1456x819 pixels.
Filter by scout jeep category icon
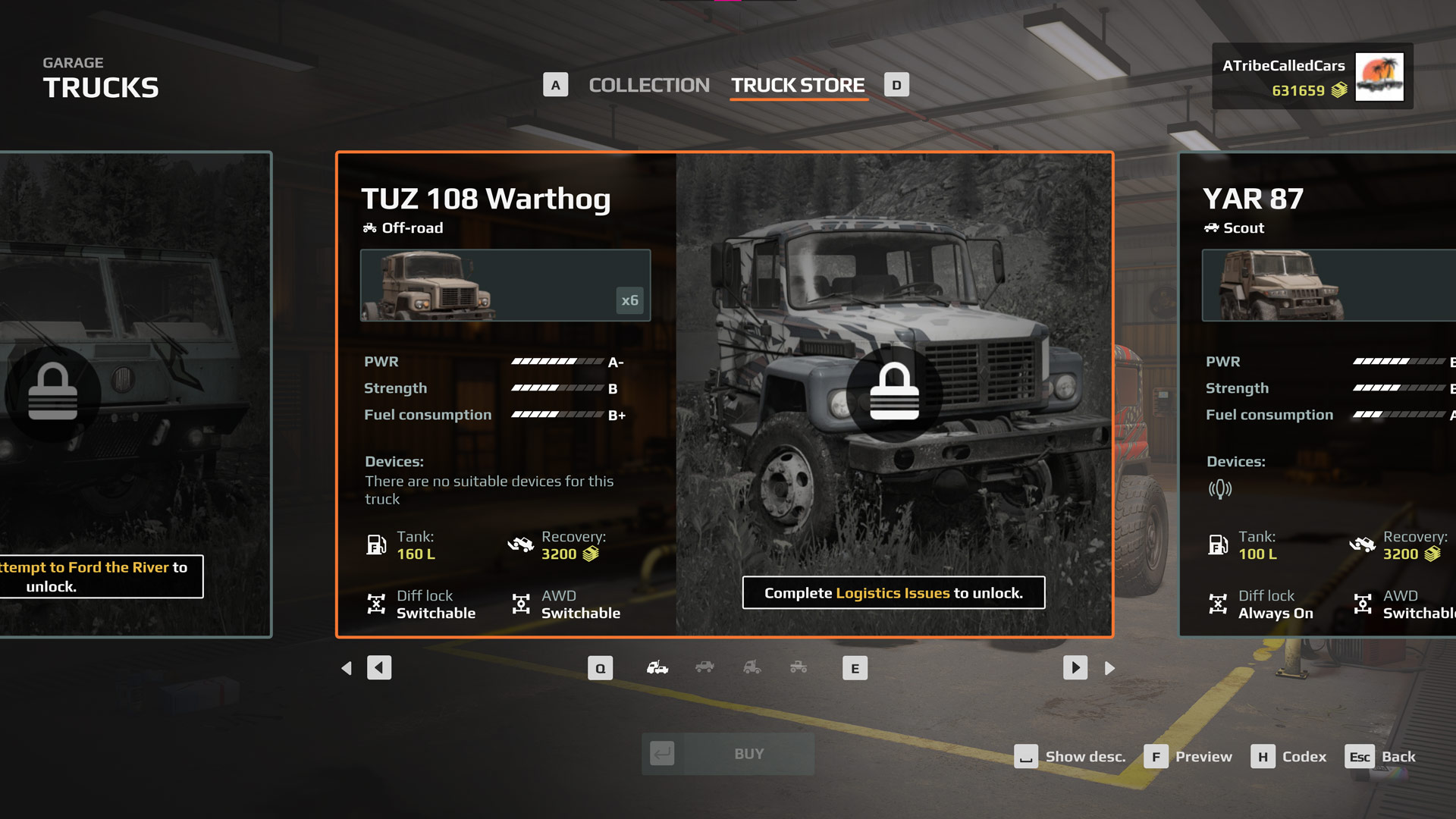coord(704,667)
